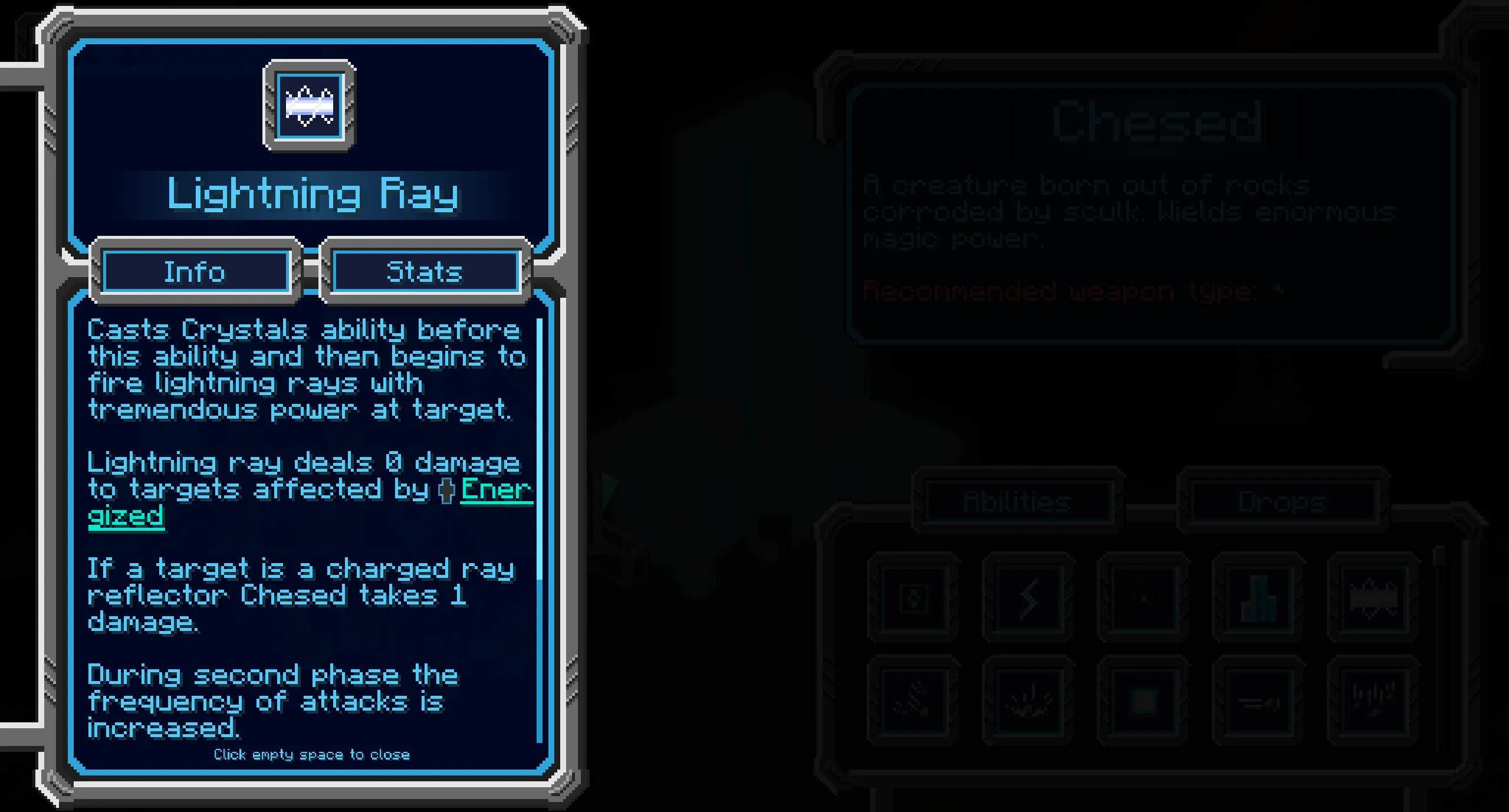This screenshot has width=1509, height=812.
Task: Switch to the Info tab
Action: tap(195, 272)
